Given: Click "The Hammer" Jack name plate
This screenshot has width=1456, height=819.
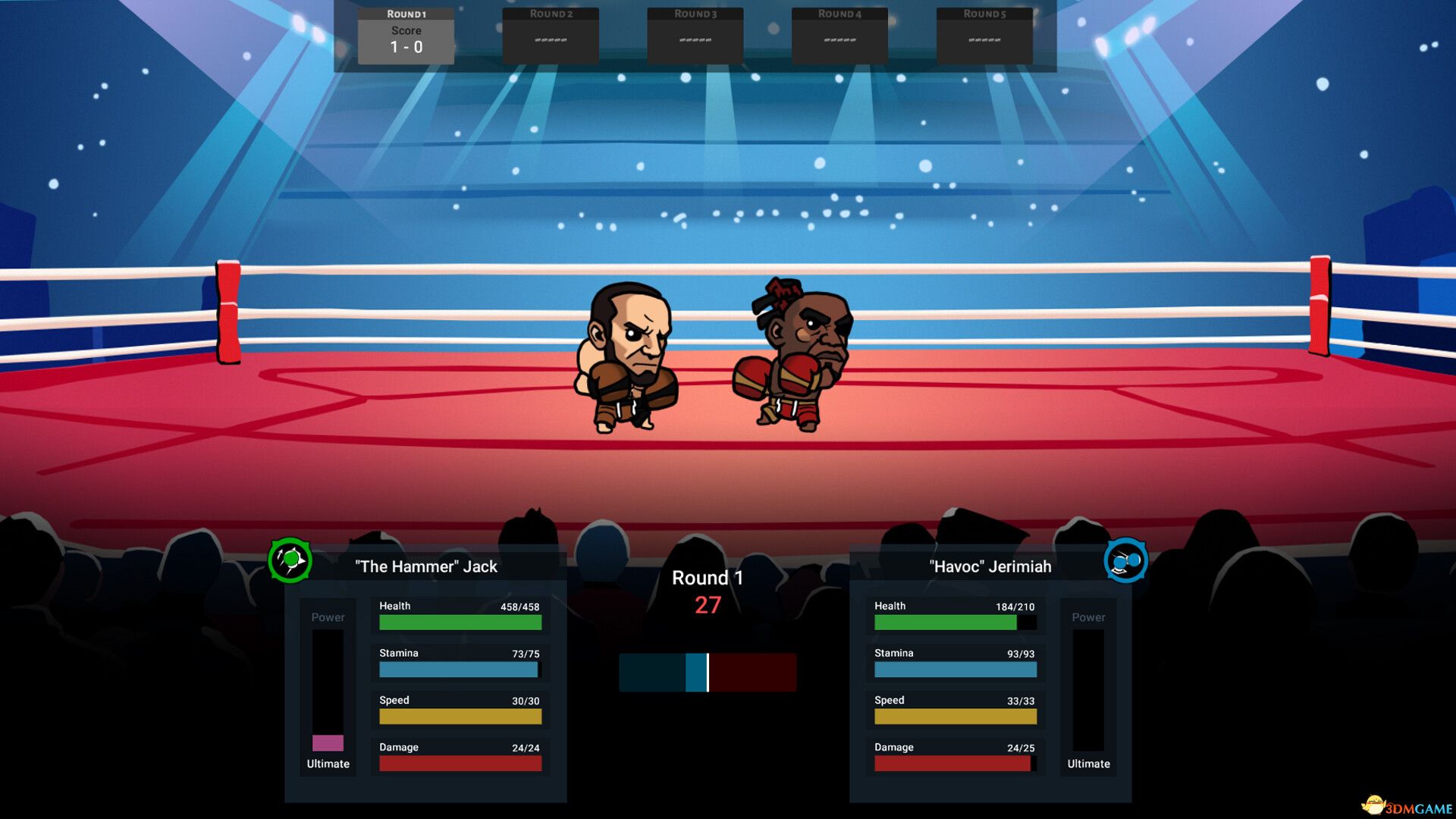Looking at the screenshot, I should (x=425, y=566).
